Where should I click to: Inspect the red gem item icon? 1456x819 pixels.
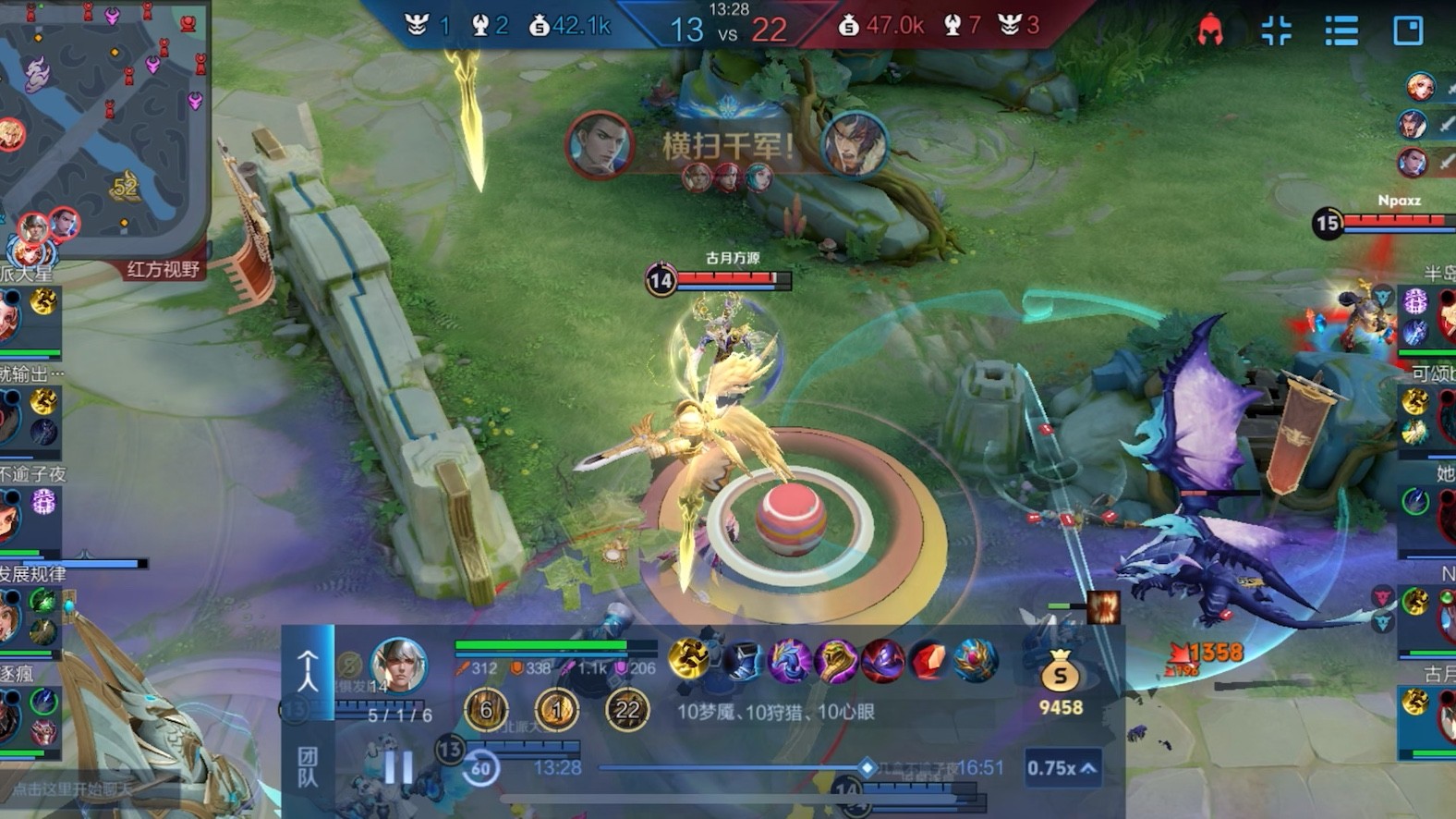pos(928,662)
